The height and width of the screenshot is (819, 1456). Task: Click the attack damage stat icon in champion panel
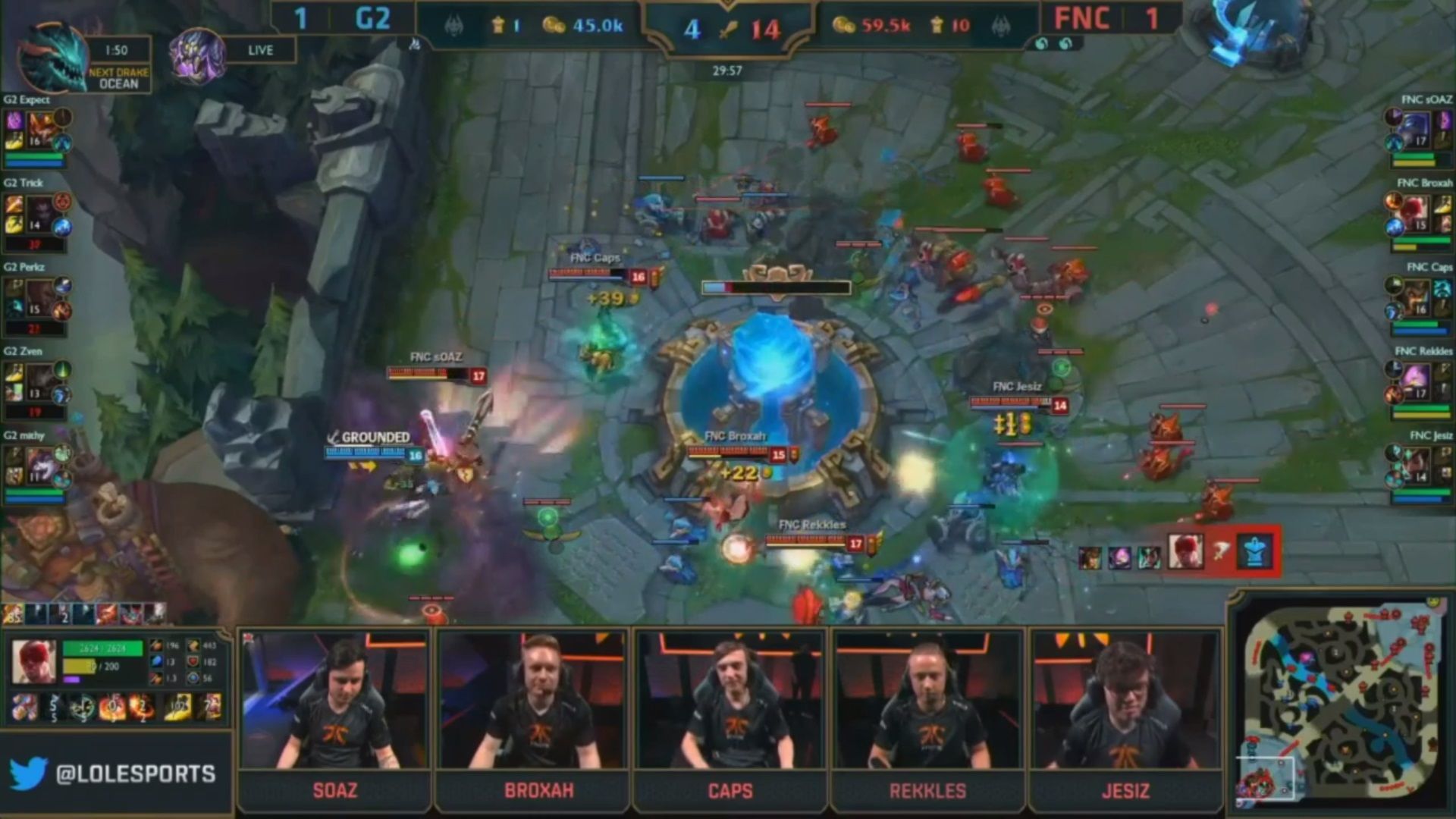coord(156,646)
